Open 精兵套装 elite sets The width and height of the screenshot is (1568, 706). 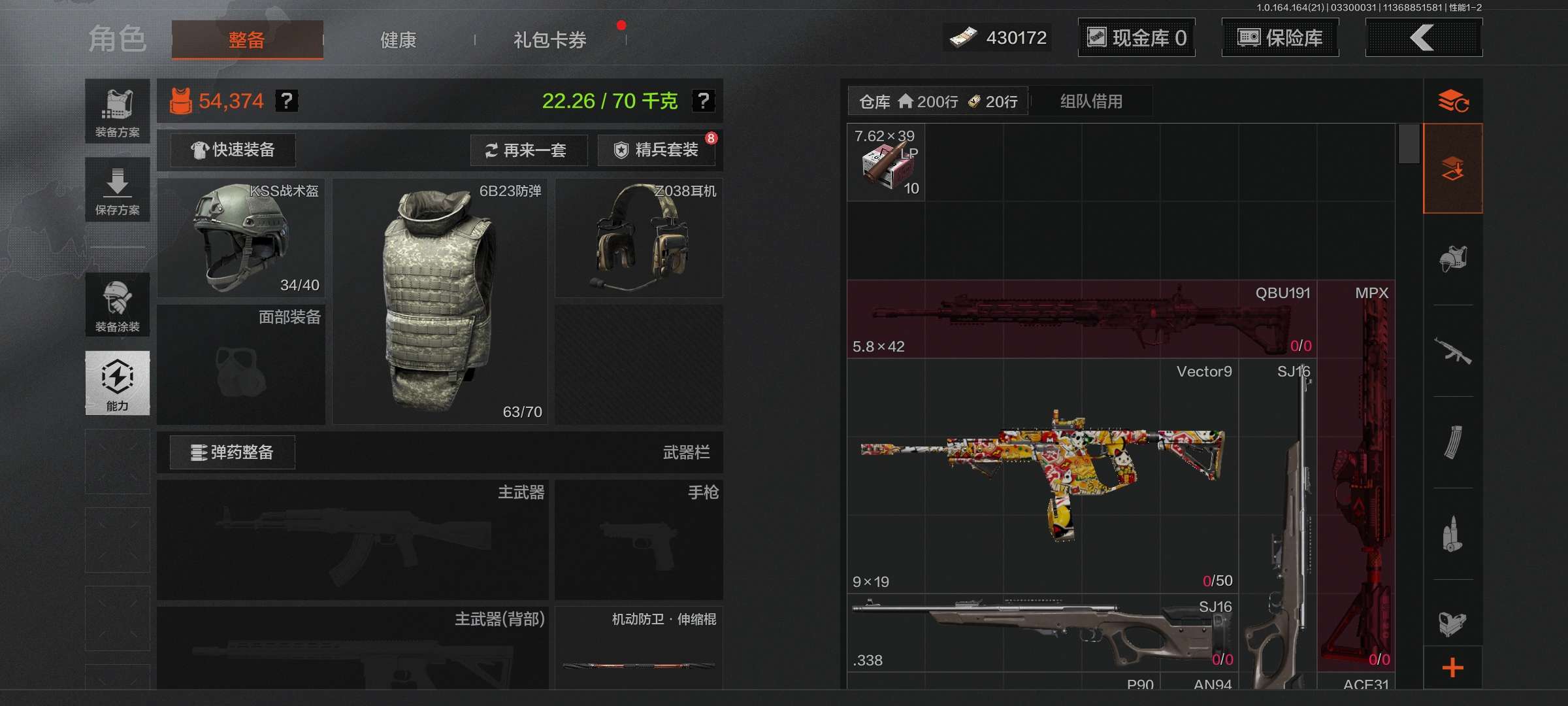pyautogui.click(x=657, y=150)
